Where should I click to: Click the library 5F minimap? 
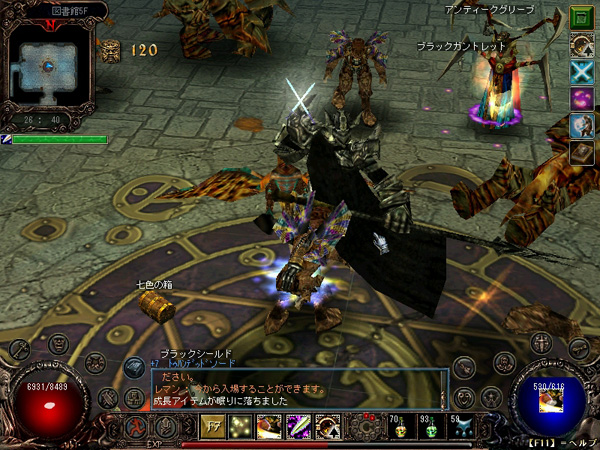click(x=47, y=68)
